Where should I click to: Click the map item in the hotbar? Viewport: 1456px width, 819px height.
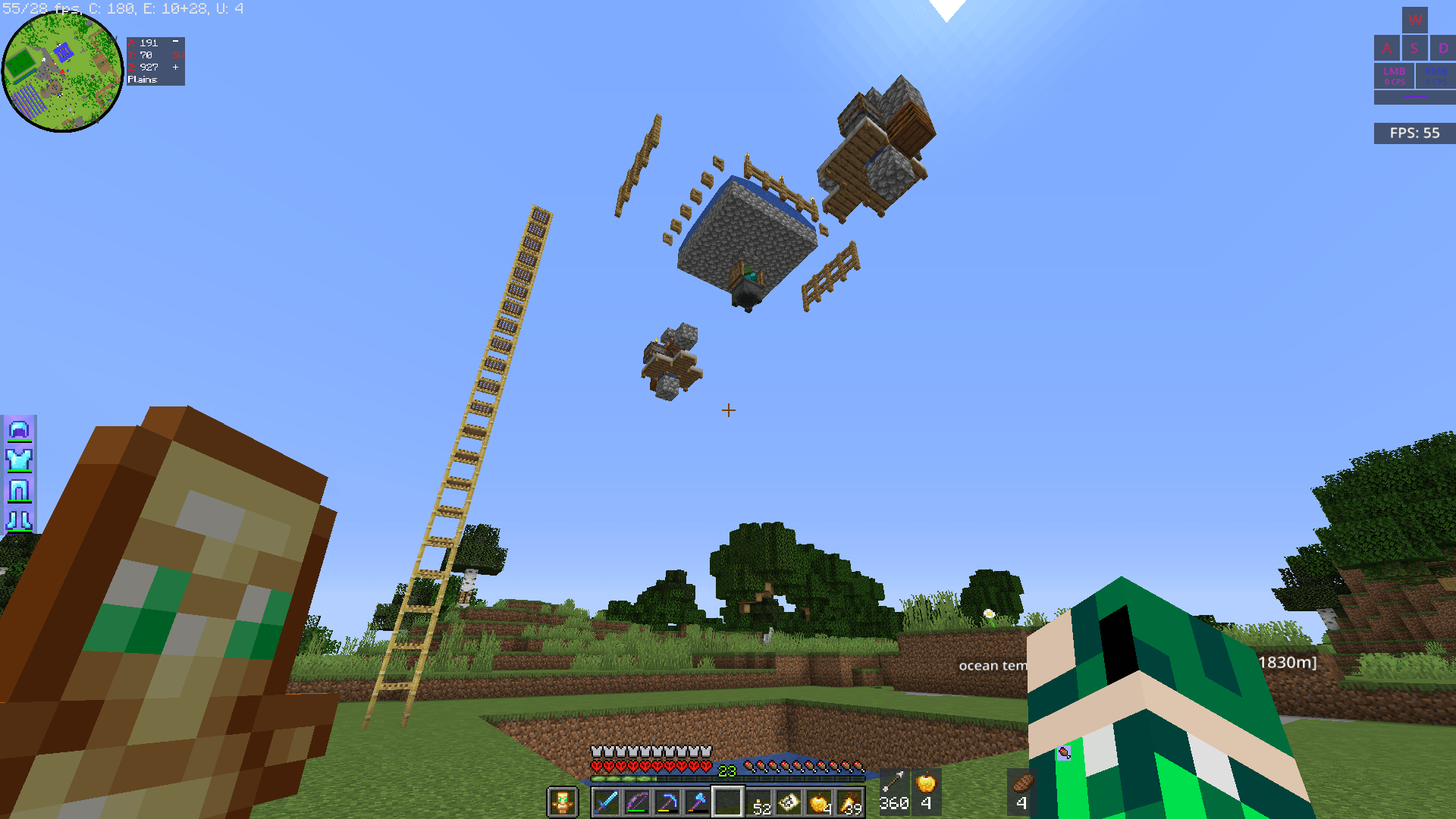click(787, 802)
